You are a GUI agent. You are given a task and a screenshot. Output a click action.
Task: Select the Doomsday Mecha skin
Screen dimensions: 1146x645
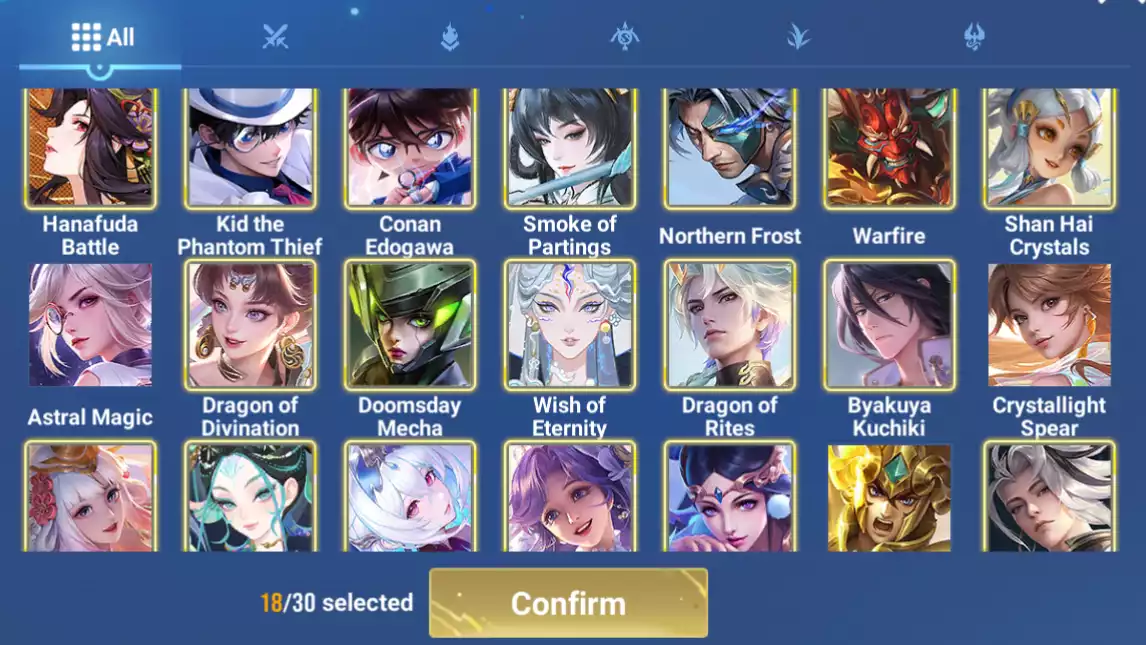(410, 325)
